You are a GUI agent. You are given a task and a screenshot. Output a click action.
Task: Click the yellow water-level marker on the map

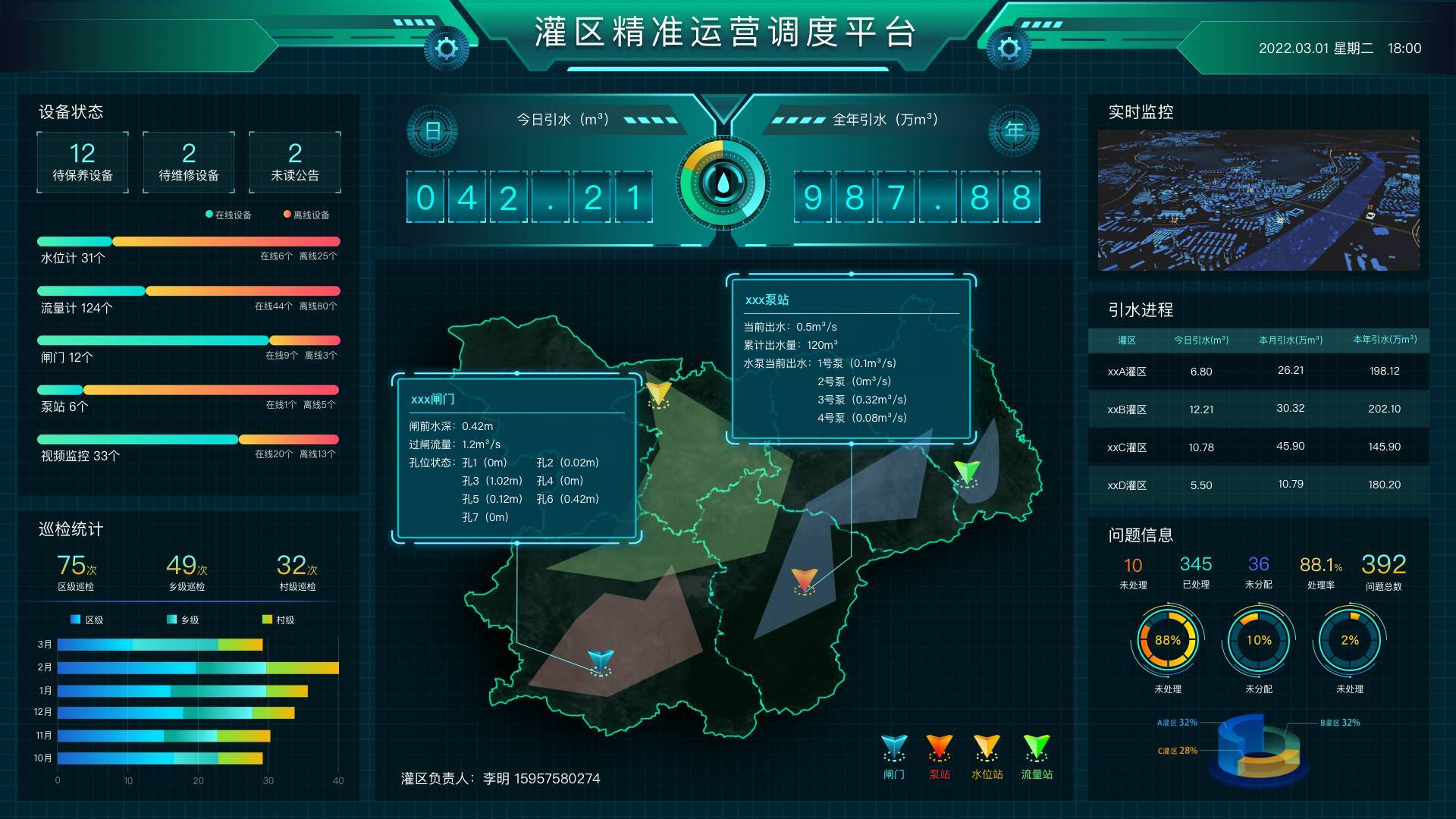[x=658, y=394]
